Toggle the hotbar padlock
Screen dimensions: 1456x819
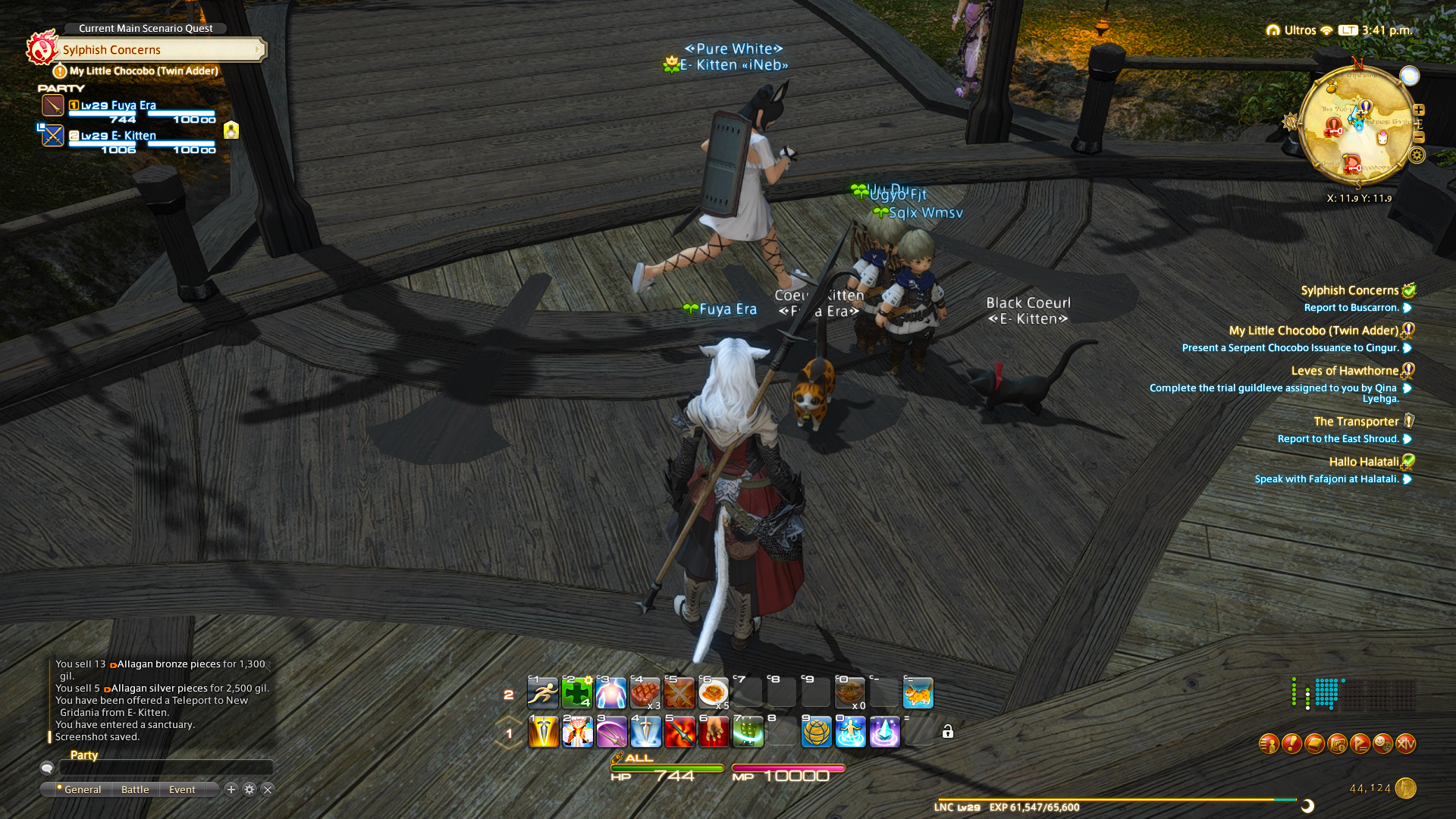point(948,732)
